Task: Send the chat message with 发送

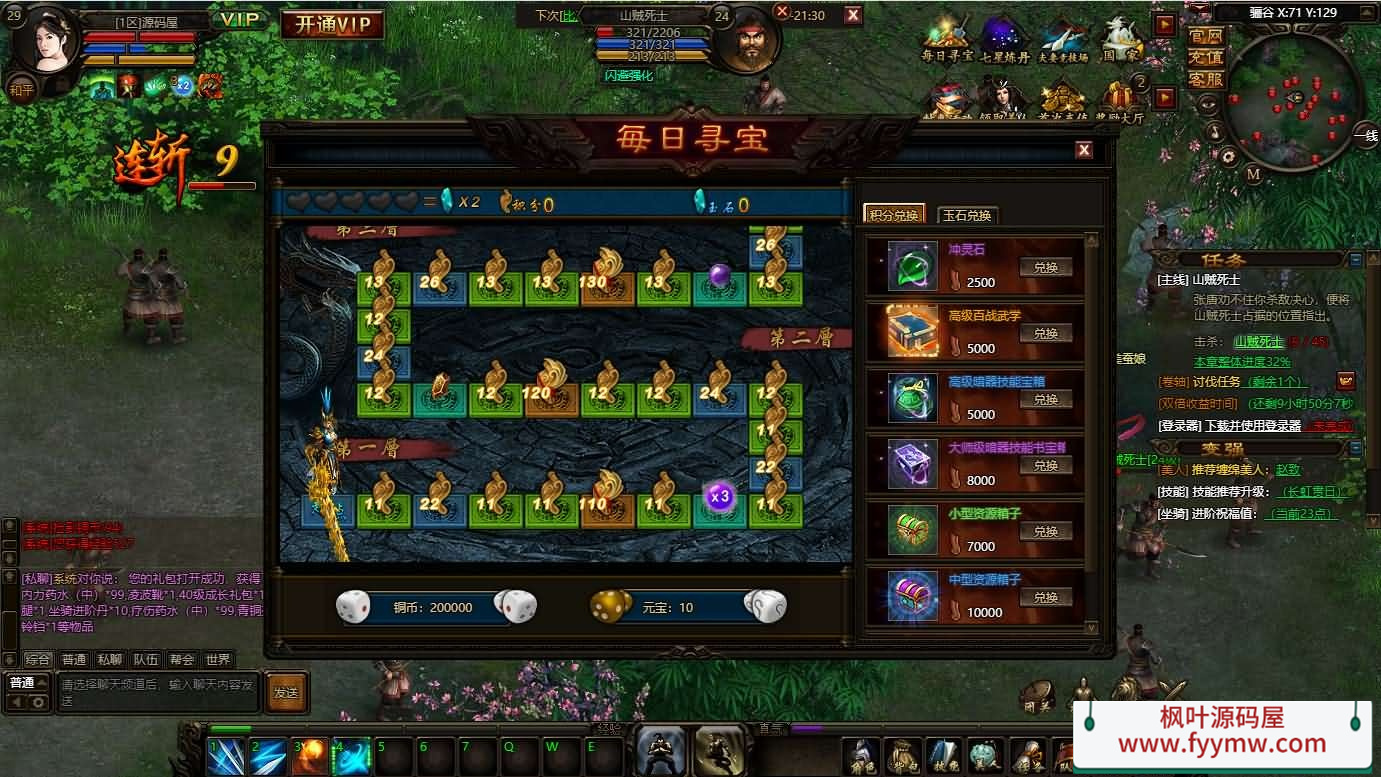Action: [x=286, y=692]
